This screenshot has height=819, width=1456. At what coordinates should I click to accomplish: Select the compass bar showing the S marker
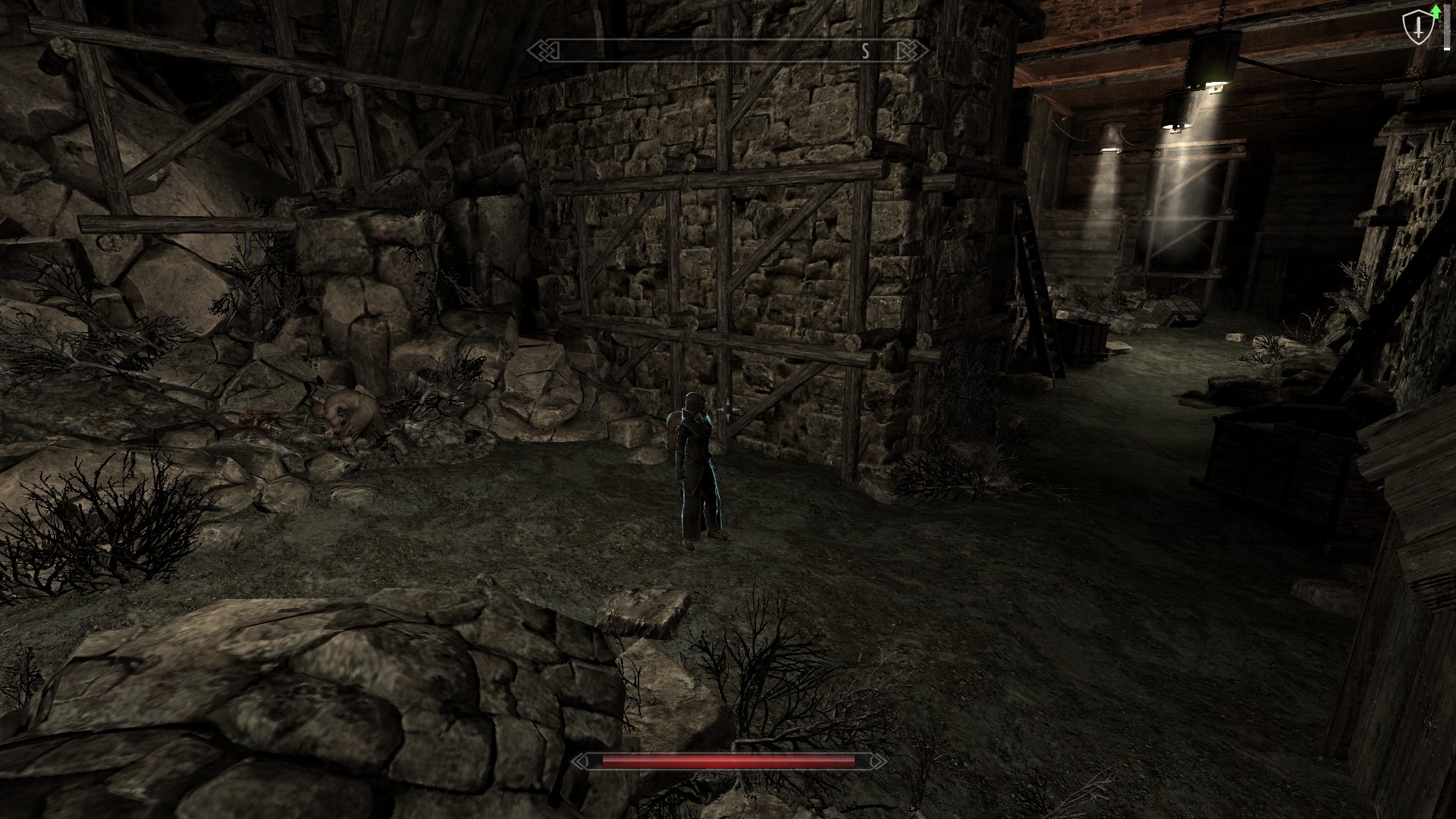coord(728,51)
